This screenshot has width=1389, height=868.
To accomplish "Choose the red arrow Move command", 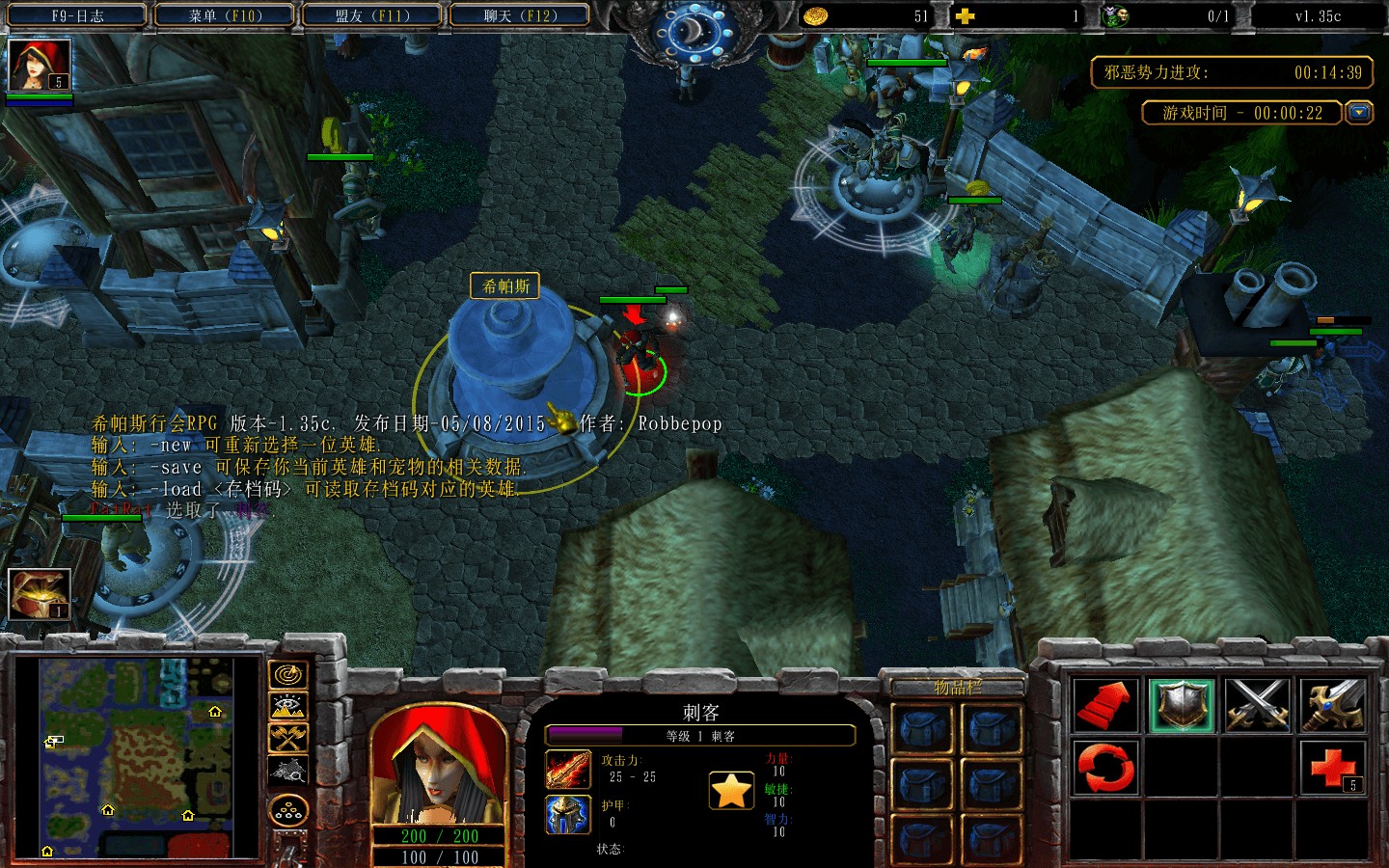I will pos(1106,705).
